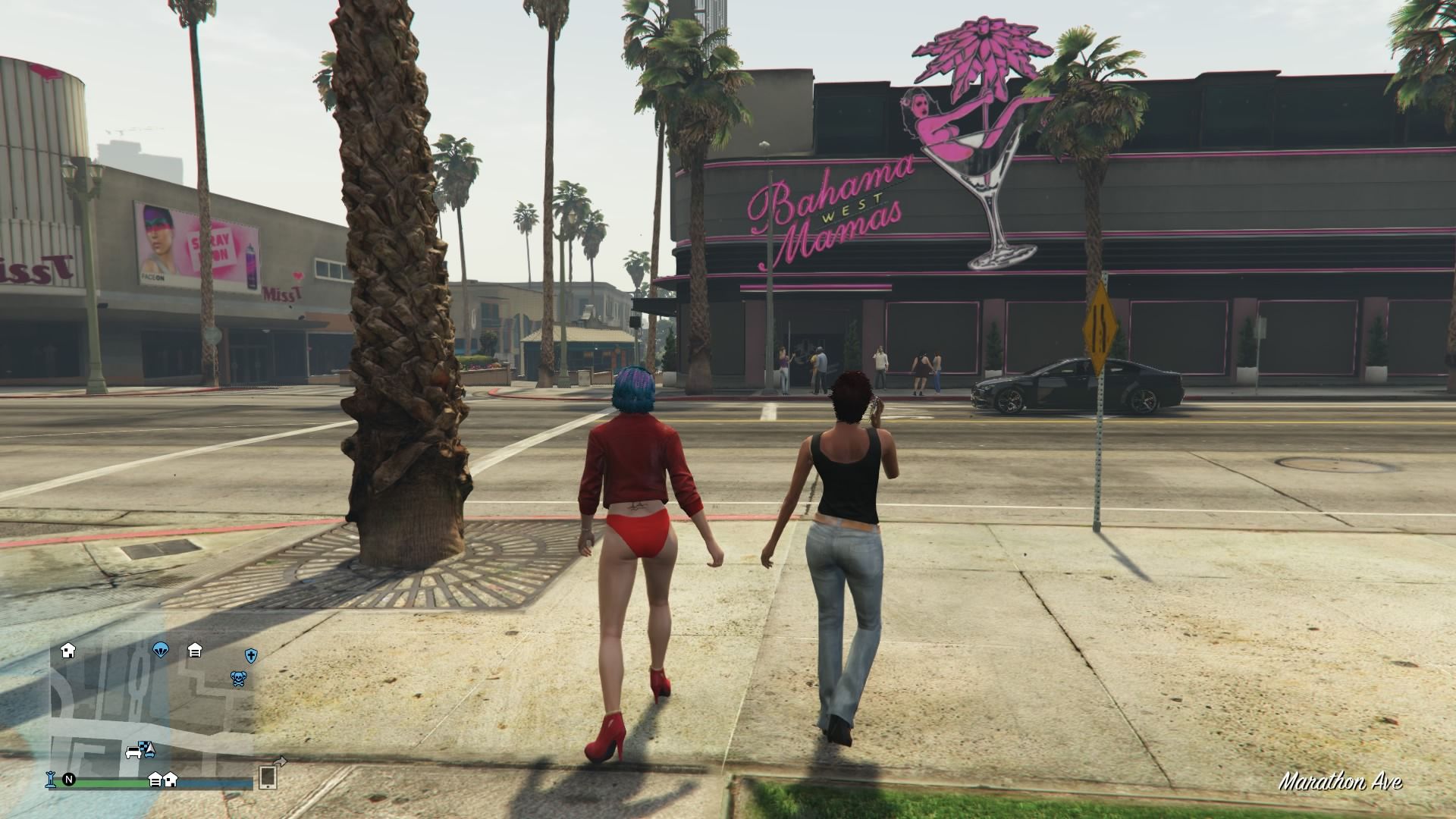Screen dimensions: 1456x819
Task: Select the character figure icon left of the health bar
Action: (50, 779)
